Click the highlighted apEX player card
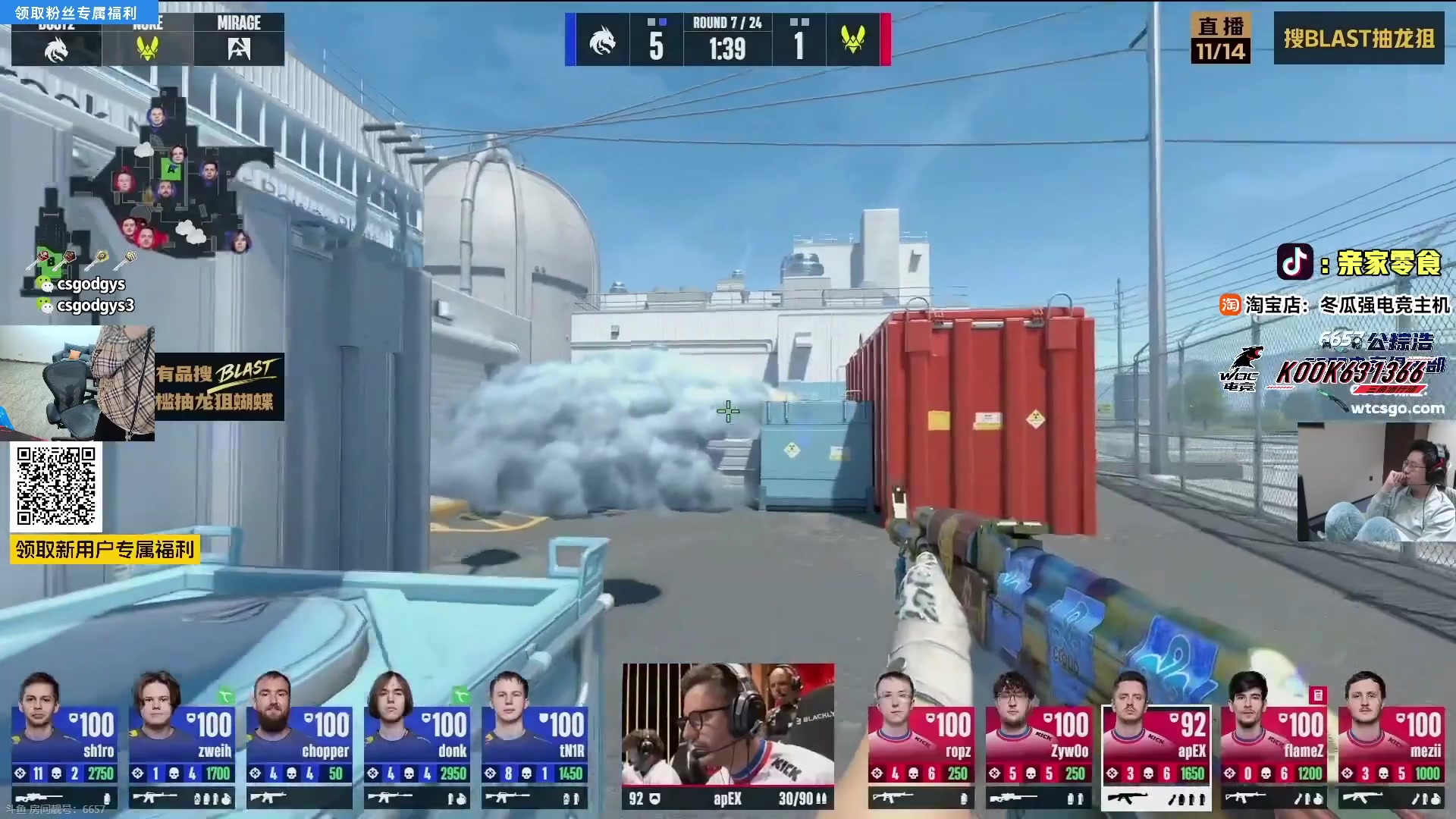This screenshot has height=819, width=1456. pyautogui.click(x=1156, y=739)
